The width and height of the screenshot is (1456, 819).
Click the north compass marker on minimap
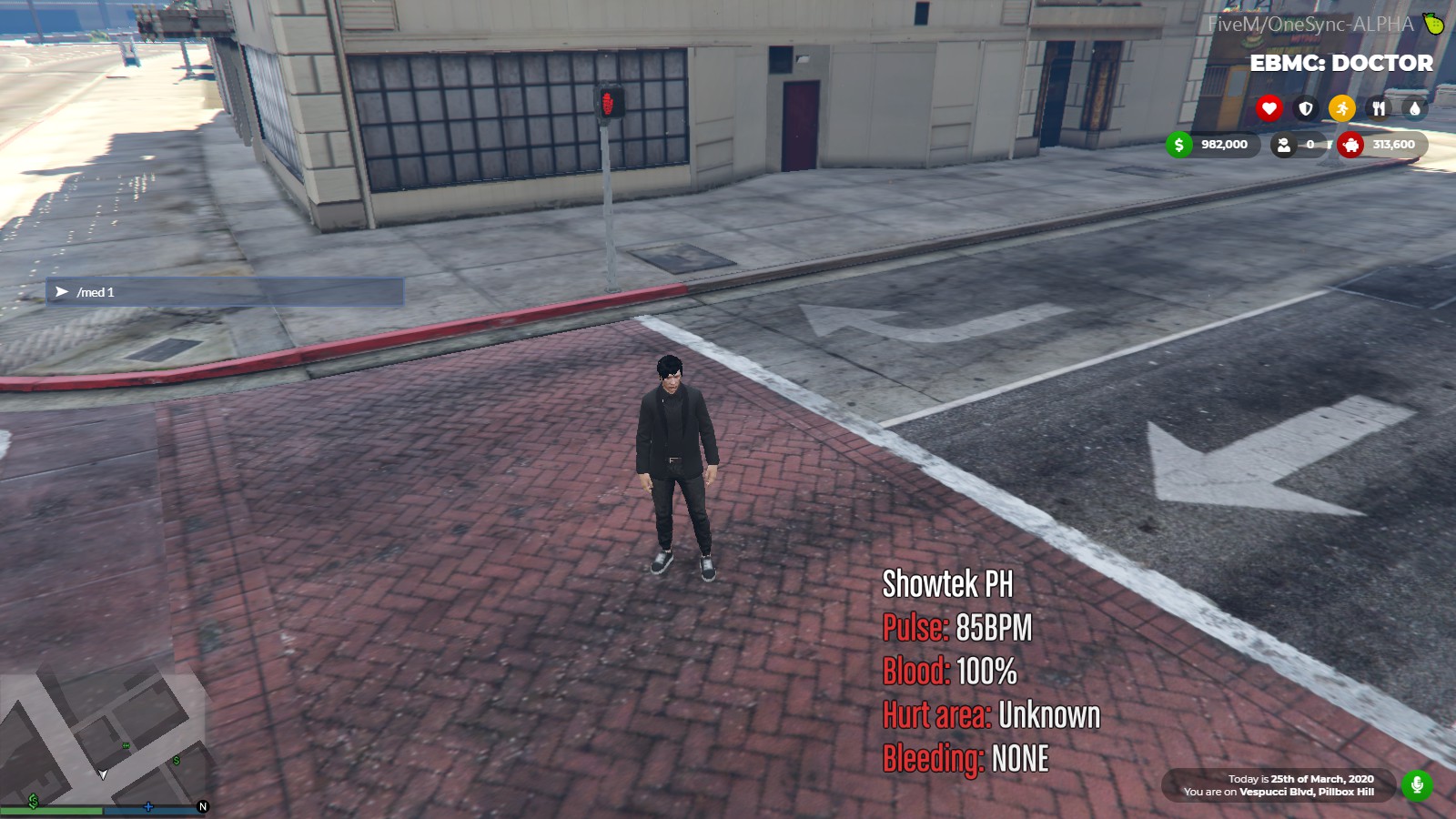pos(203,806)
